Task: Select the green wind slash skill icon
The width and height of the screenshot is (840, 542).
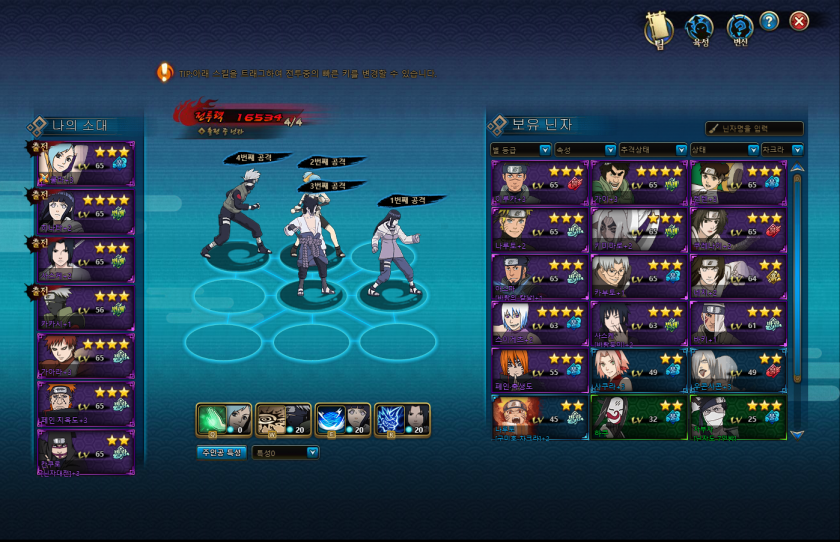Action: pos(223,420)
